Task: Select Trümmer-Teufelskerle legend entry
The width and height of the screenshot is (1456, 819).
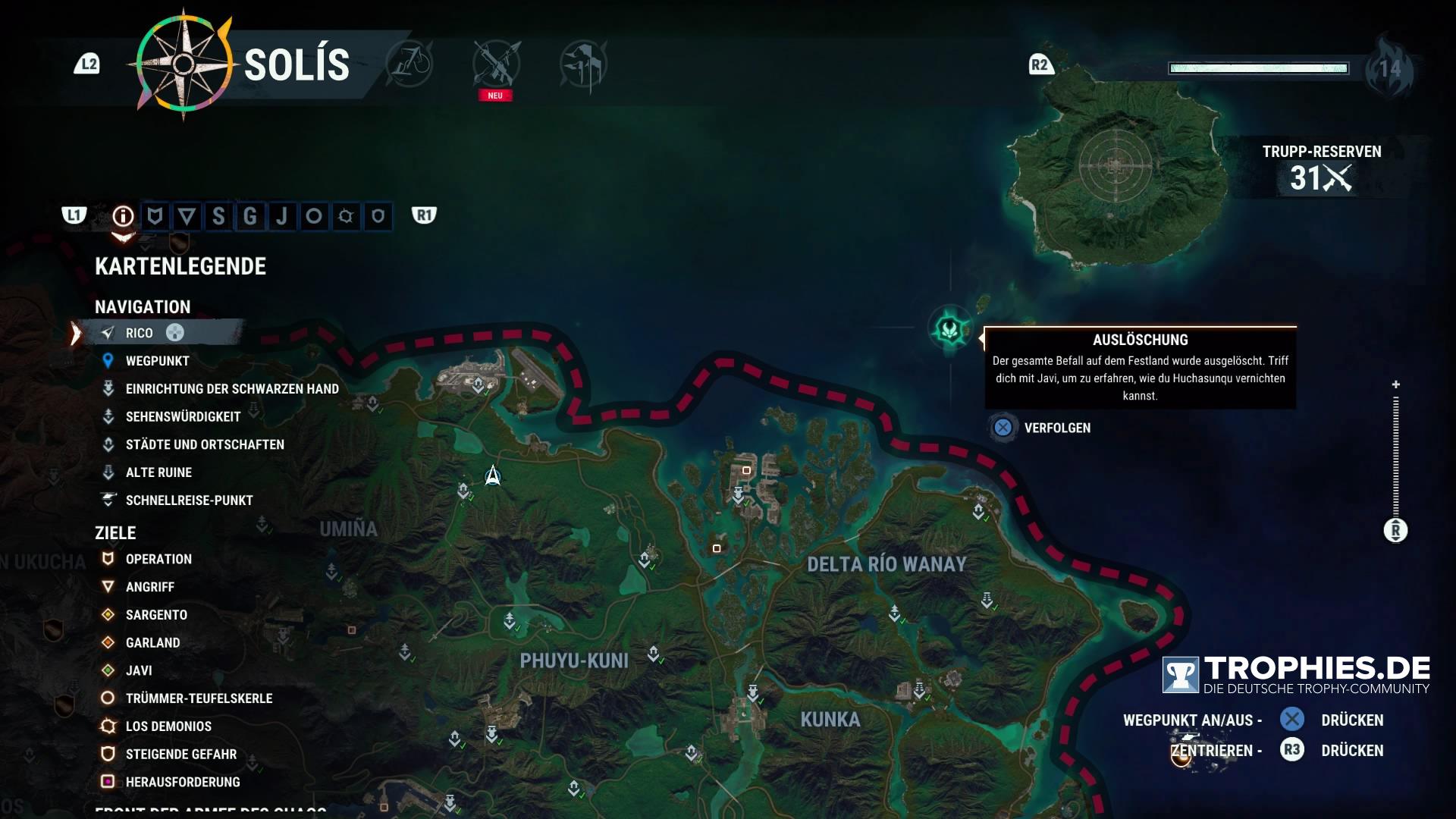Action: pyautogui.click(x=199, y=698)
